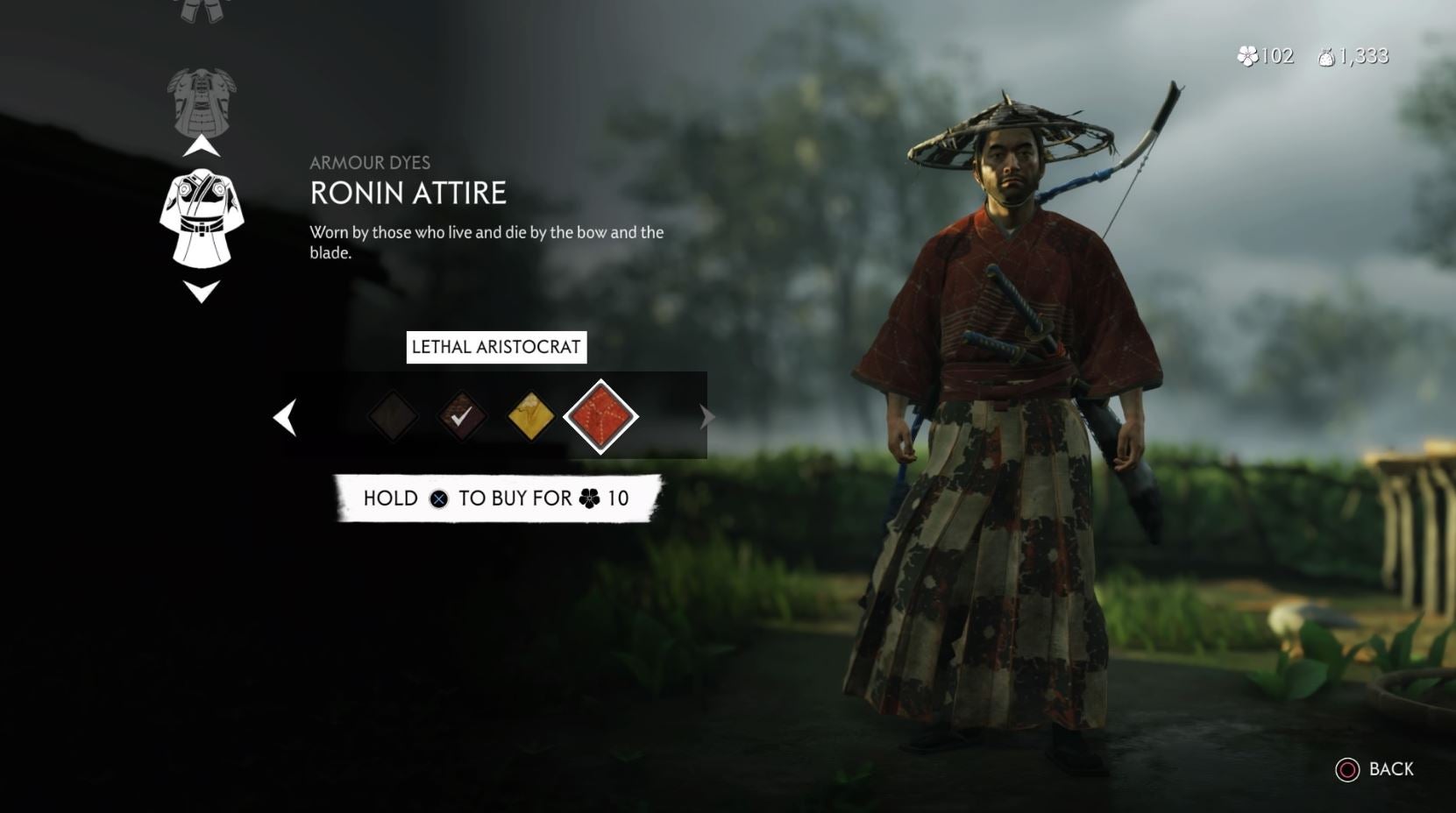Click the supplies pouch icon showing 1,333
1456x813 pixels.
(1326, 55)
